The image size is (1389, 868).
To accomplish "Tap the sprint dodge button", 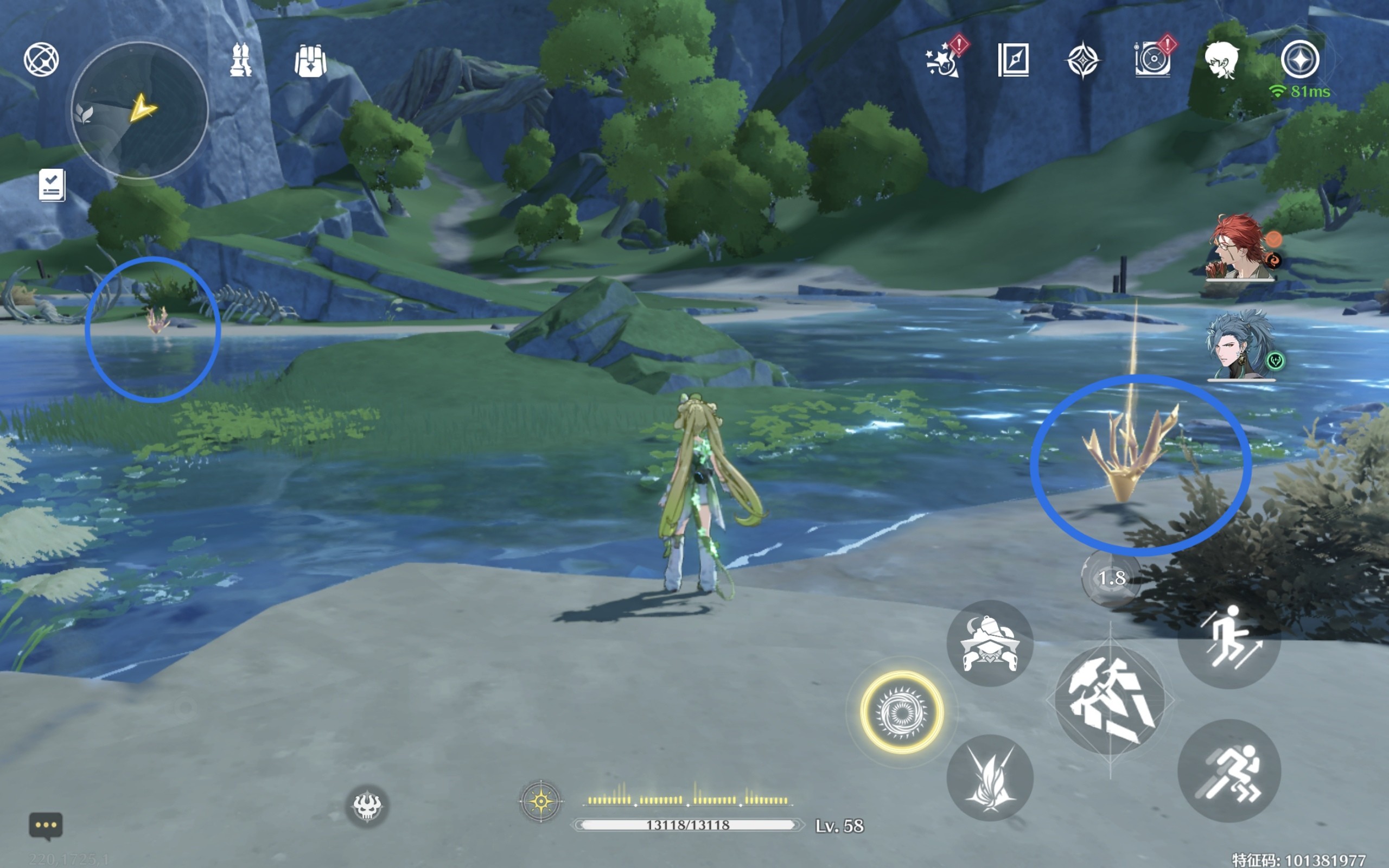I will pos(1229,771).
